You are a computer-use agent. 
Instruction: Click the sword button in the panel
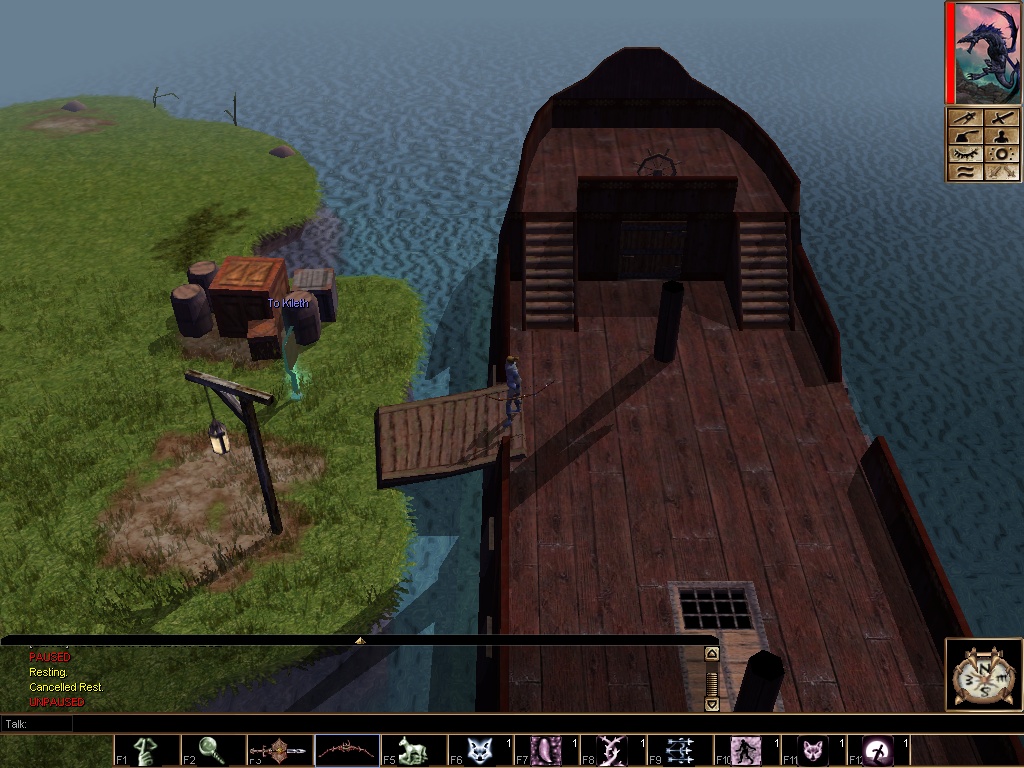click(x=1001, y=119)
